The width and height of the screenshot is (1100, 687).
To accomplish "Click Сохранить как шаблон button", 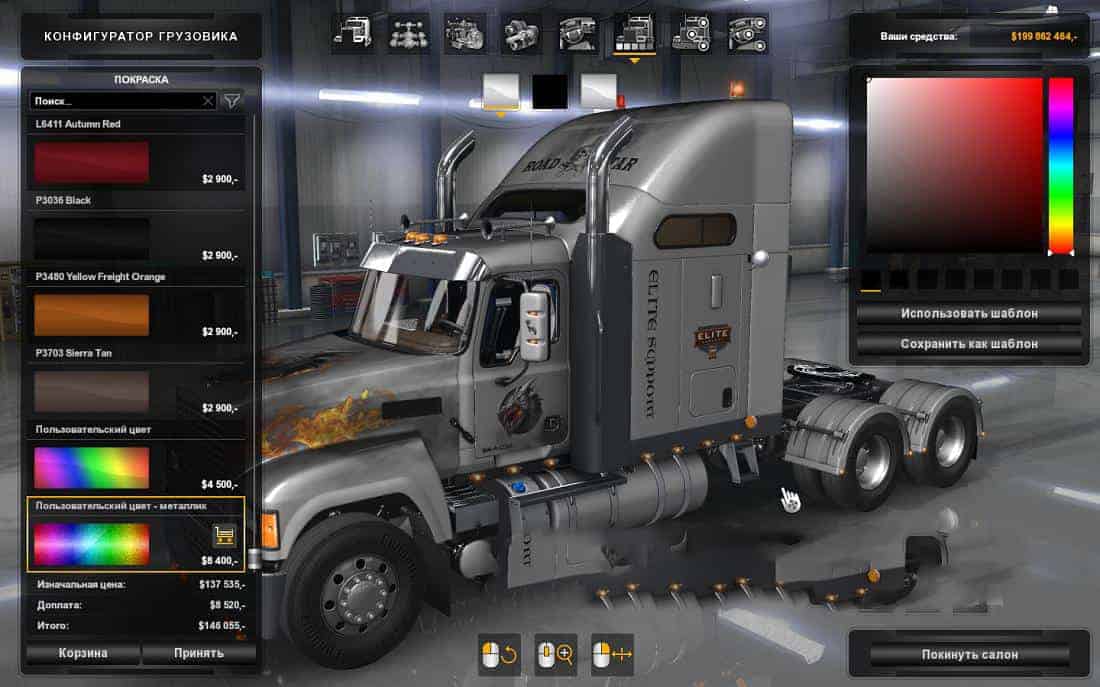I will coord(969,343).
